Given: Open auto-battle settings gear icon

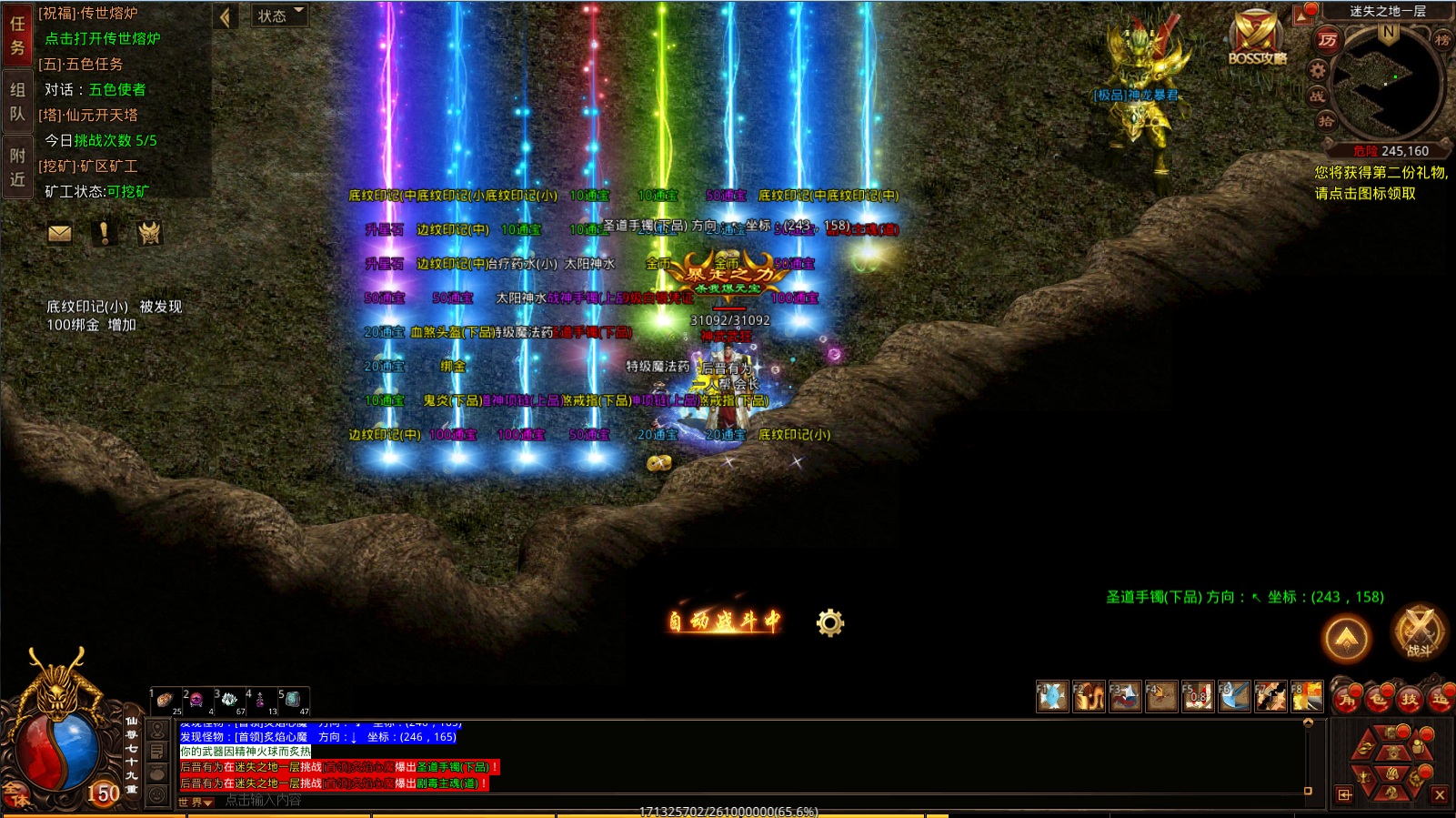Looking at the screenshot, I should [829, 623].
